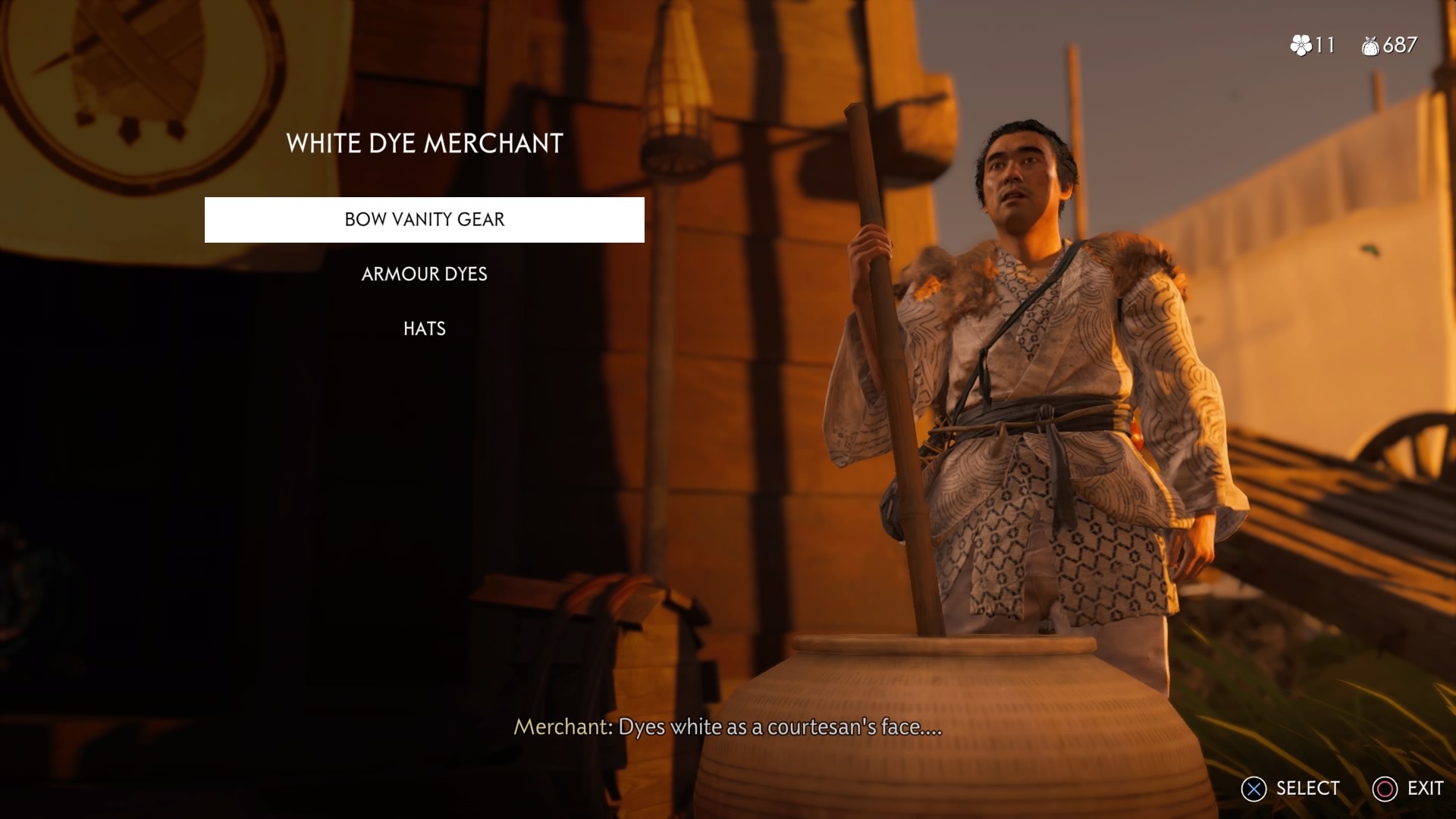Click the supplies pouch icon showing 687
This screenshot has height=819, width=1456.
[1372, 45]
